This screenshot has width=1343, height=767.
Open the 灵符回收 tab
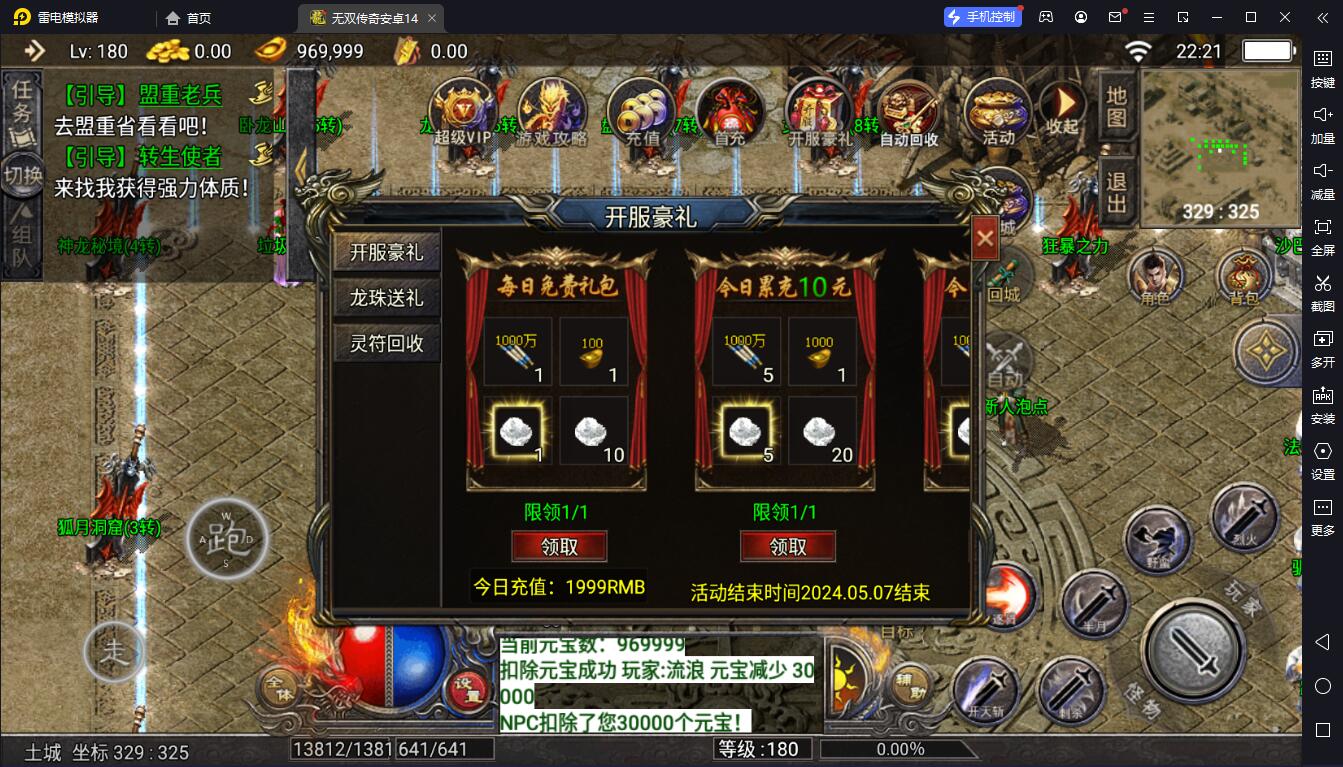tap(387, 343)
